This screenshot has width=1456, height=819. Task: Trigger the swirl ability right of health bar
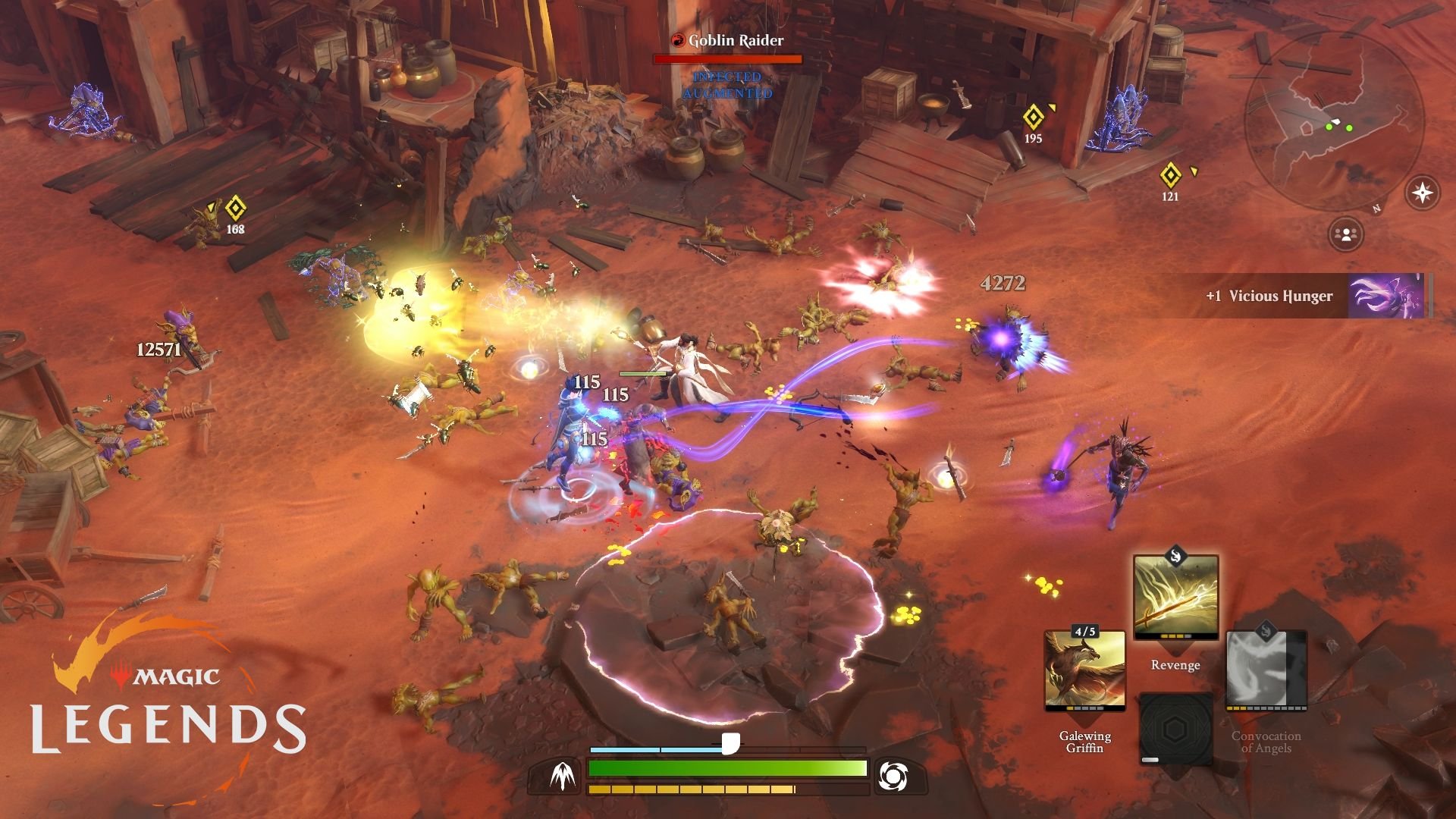click(x=893, y=776)
